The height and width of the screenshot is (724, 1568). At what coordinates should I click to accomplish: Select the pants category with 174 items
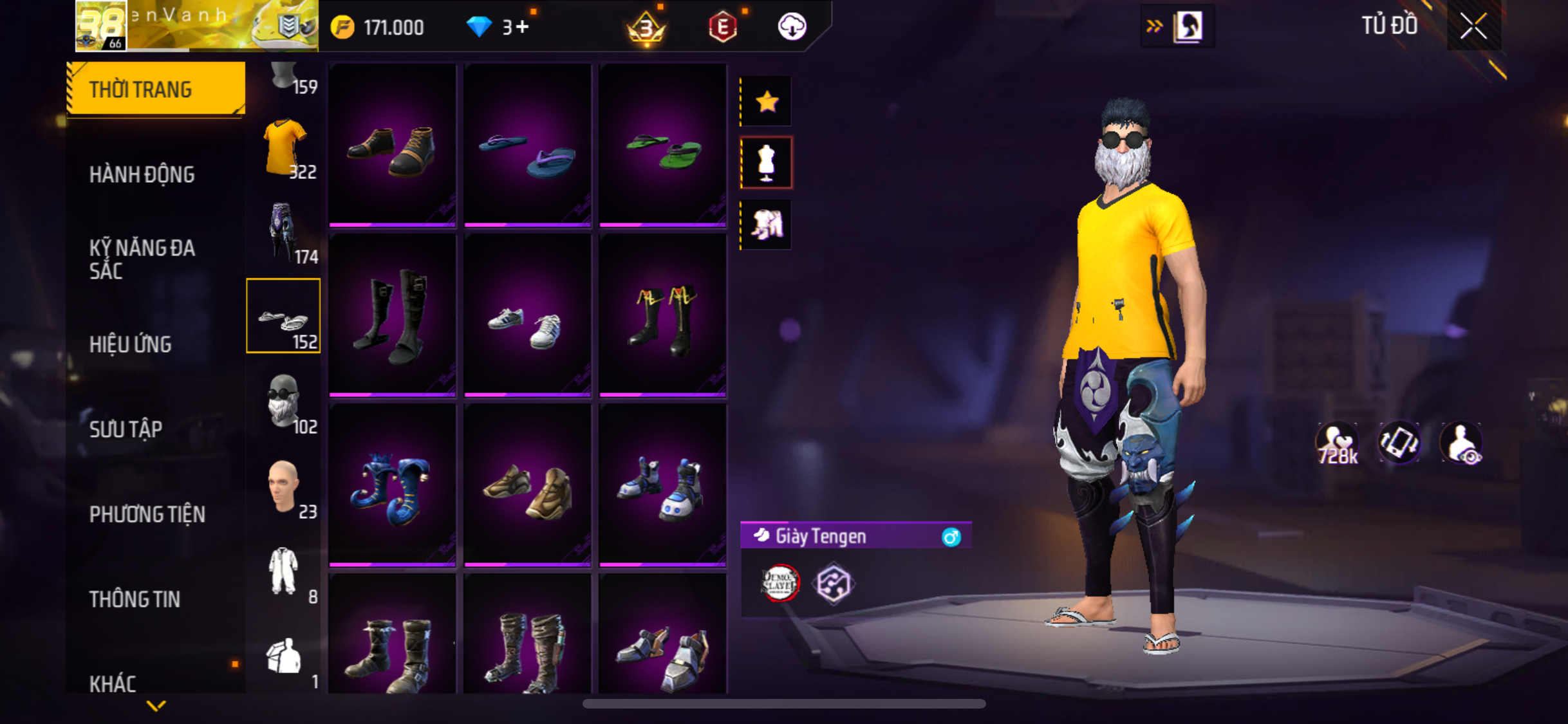[x=284, y=232]
